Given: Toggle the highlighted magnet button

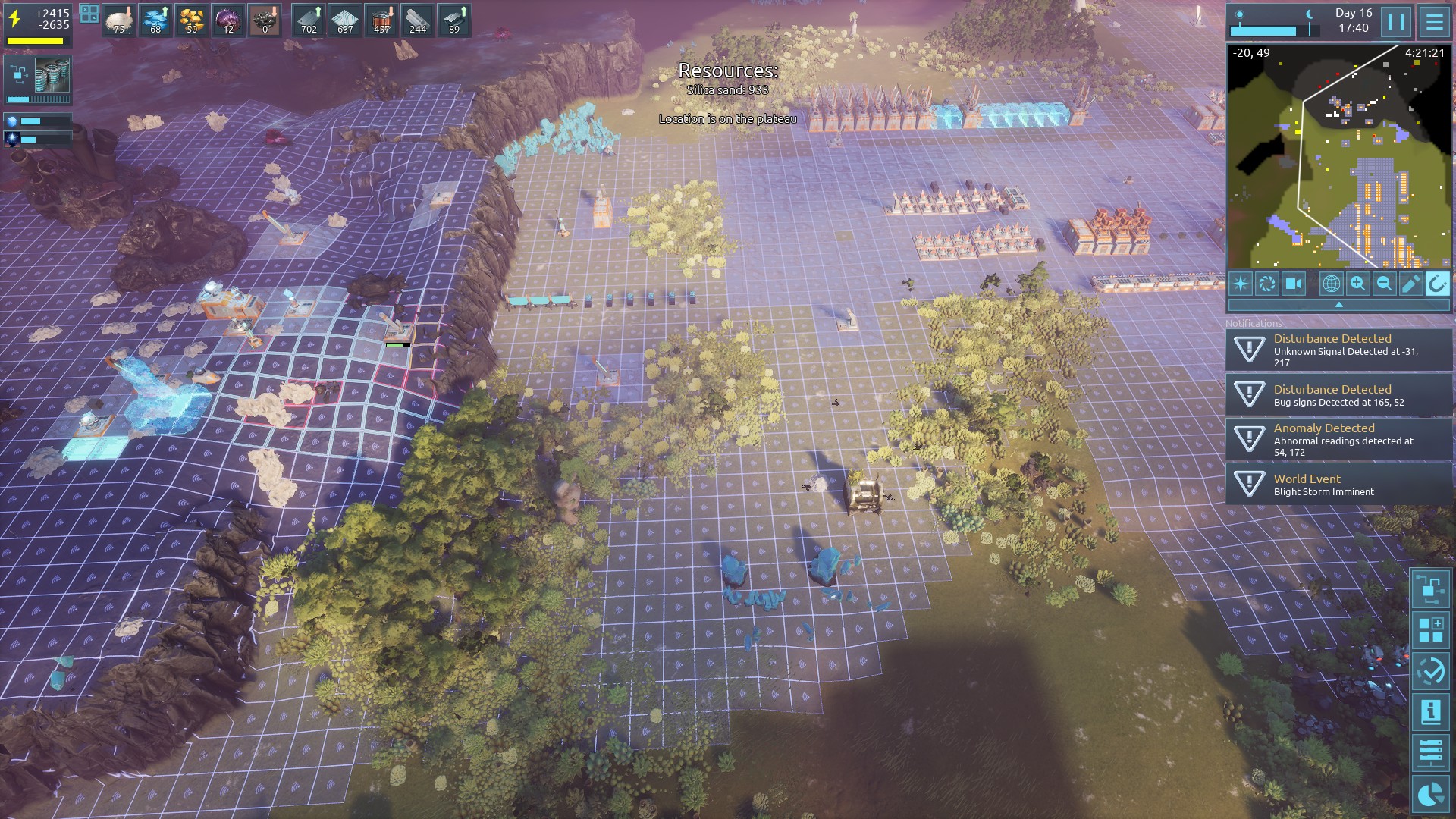Looking at the screenshot, I should [x=1437, y=284].
